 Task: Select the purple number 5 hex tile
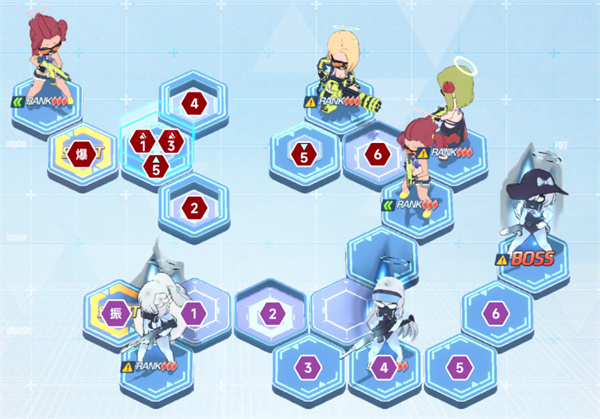459,367
